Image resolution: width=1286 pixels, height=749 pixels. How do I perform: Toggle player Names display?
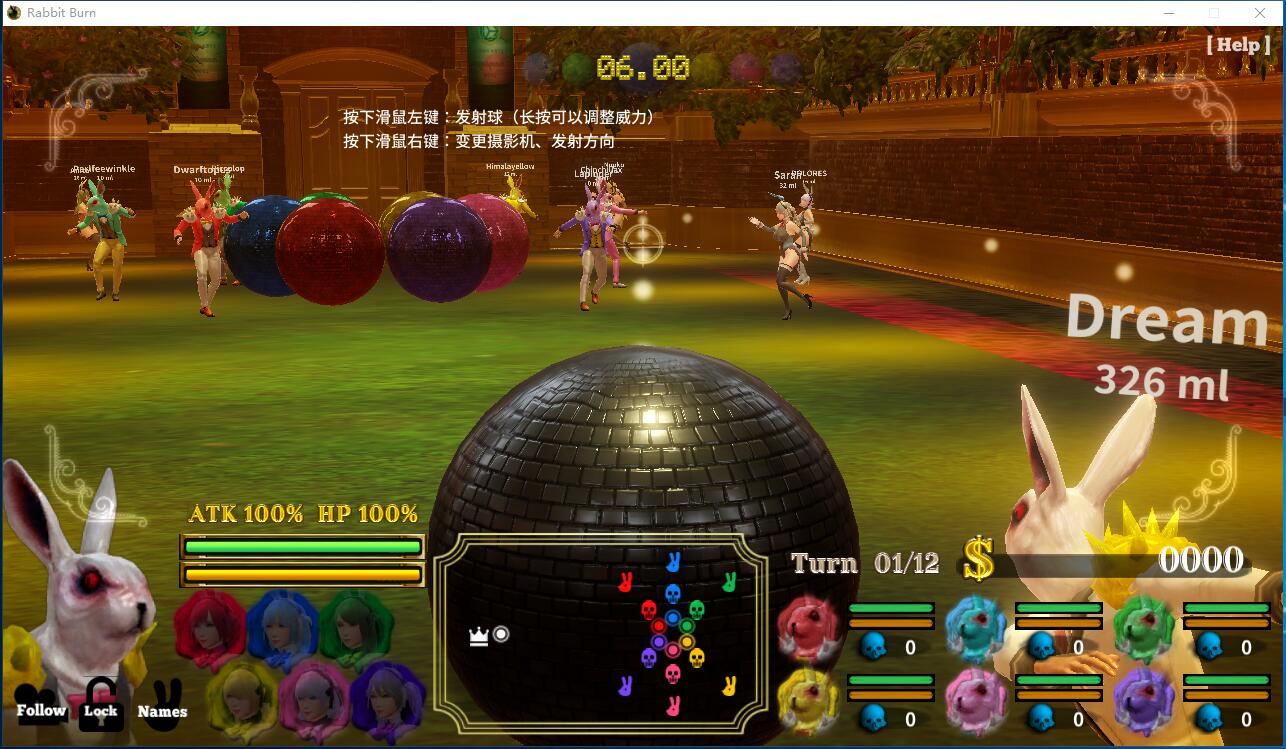[162, 712]
